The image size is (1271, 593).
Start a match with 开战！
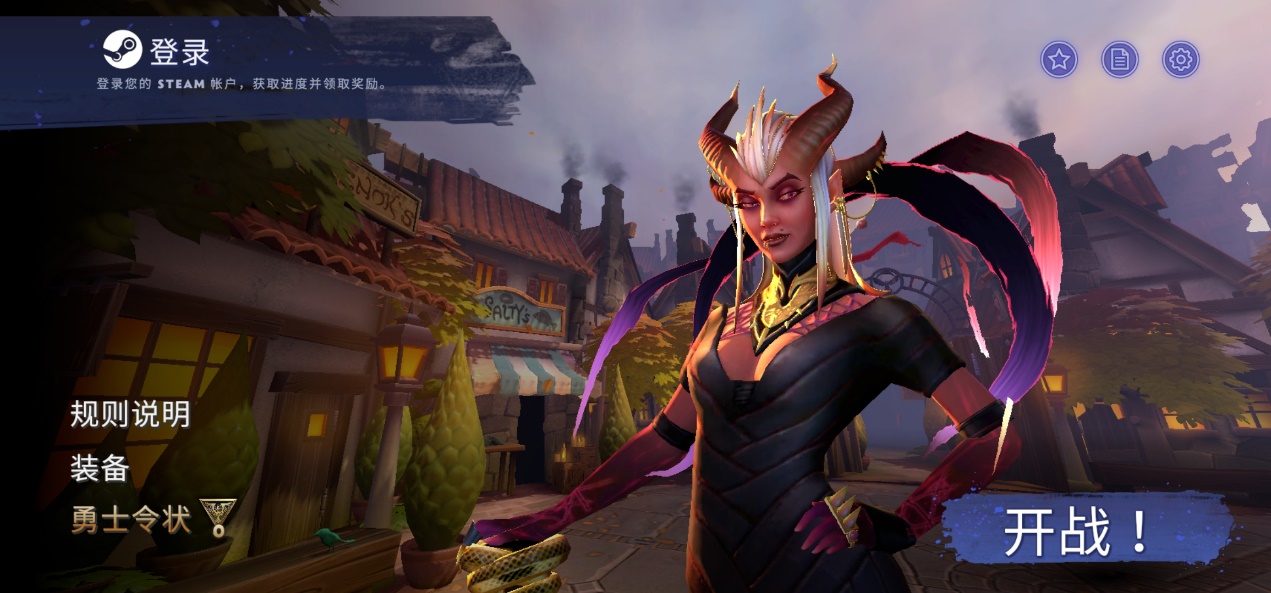[x=1078, y=533]
